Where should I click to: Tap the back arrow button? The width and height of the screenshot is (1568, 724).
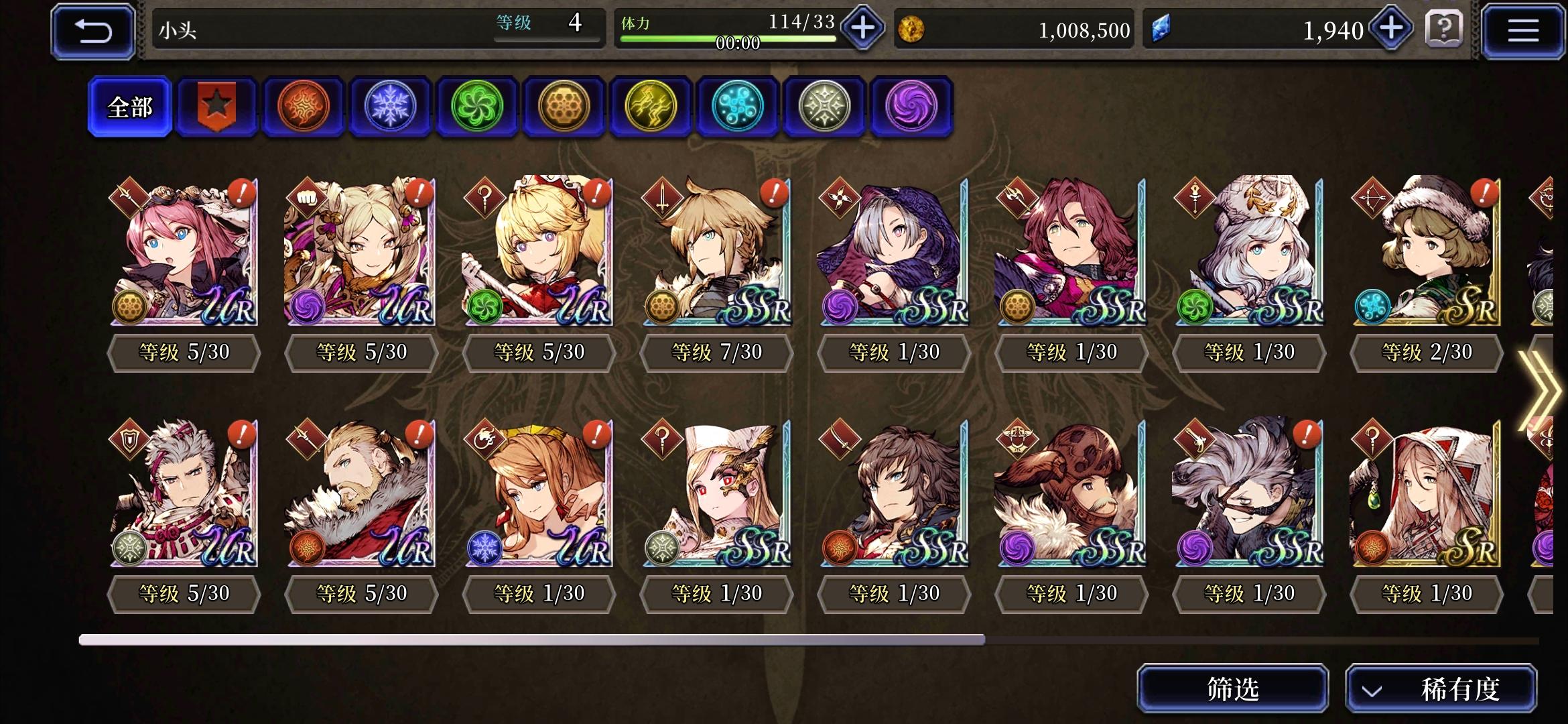tap(92, 31)
